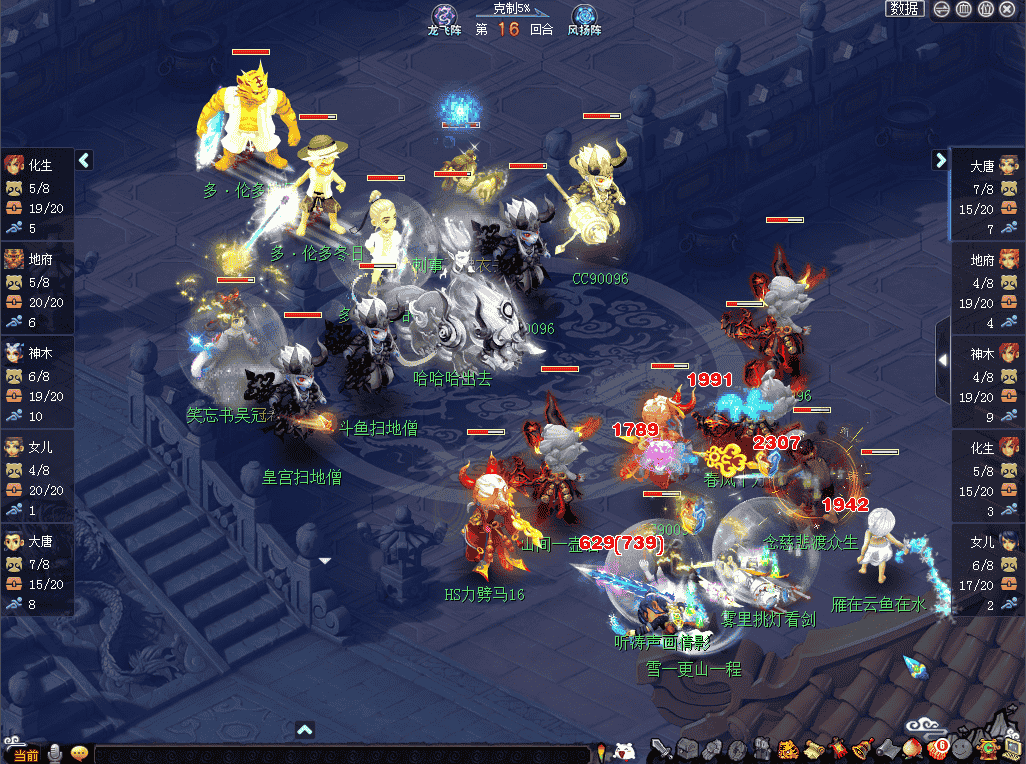Activate the microphone voice chat icon
Viewport: 1026px width, 764px height.
tap(56, 753)
